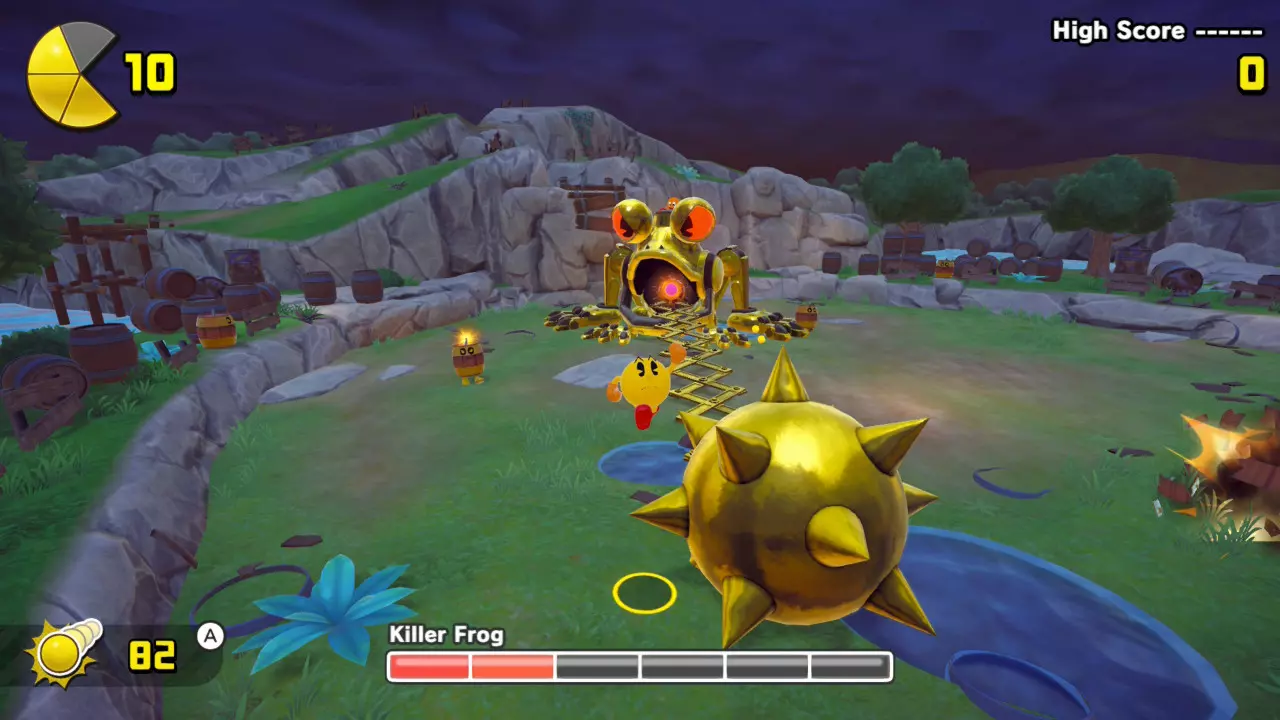1280x720 pixels.
Task: Select the pellet shot ability icon
Action: click(x=66, y=655)
